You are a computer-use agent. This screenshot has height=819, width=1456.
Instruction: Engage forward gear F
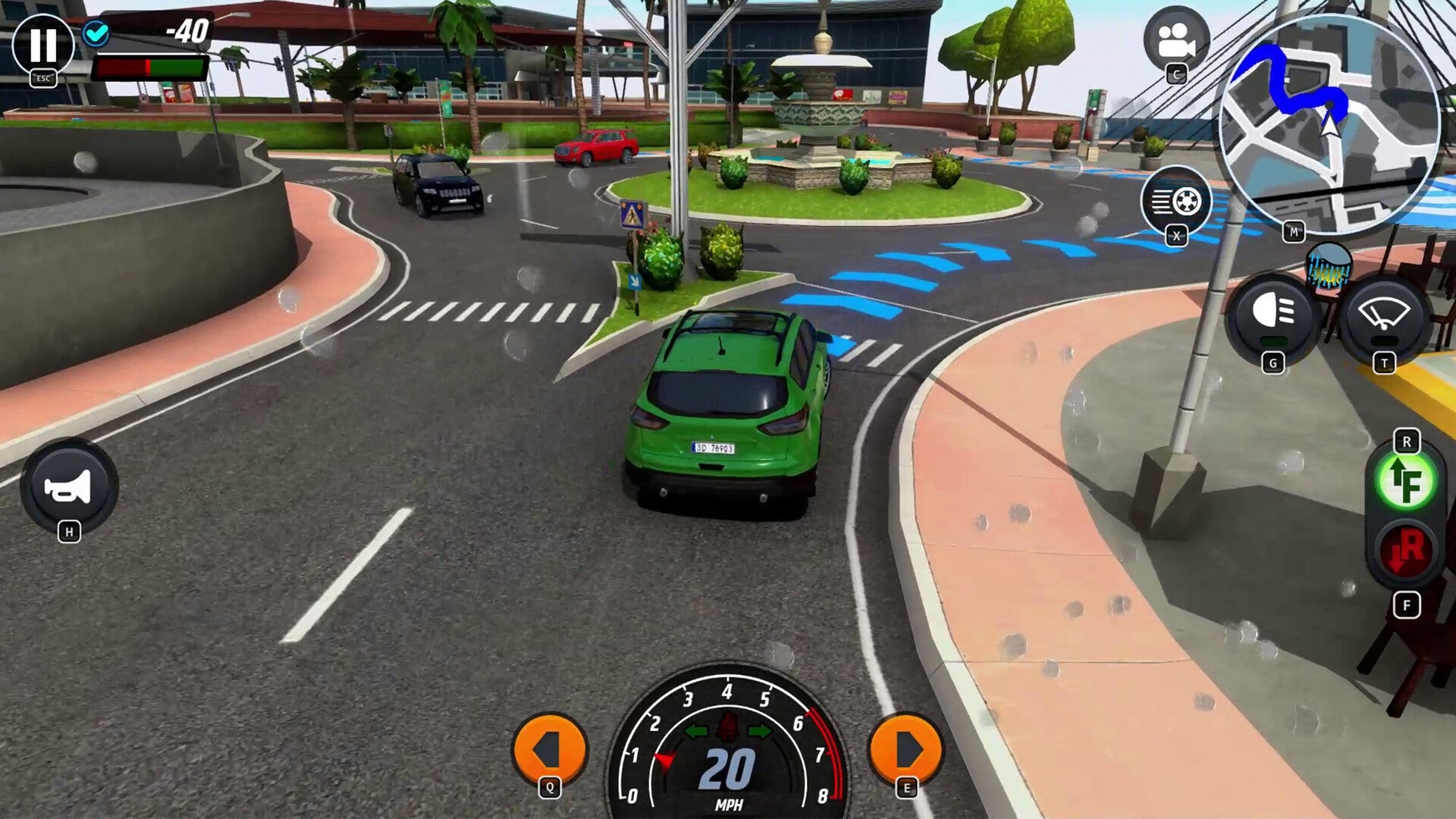pyautogui.click(x=1406, y=479)
